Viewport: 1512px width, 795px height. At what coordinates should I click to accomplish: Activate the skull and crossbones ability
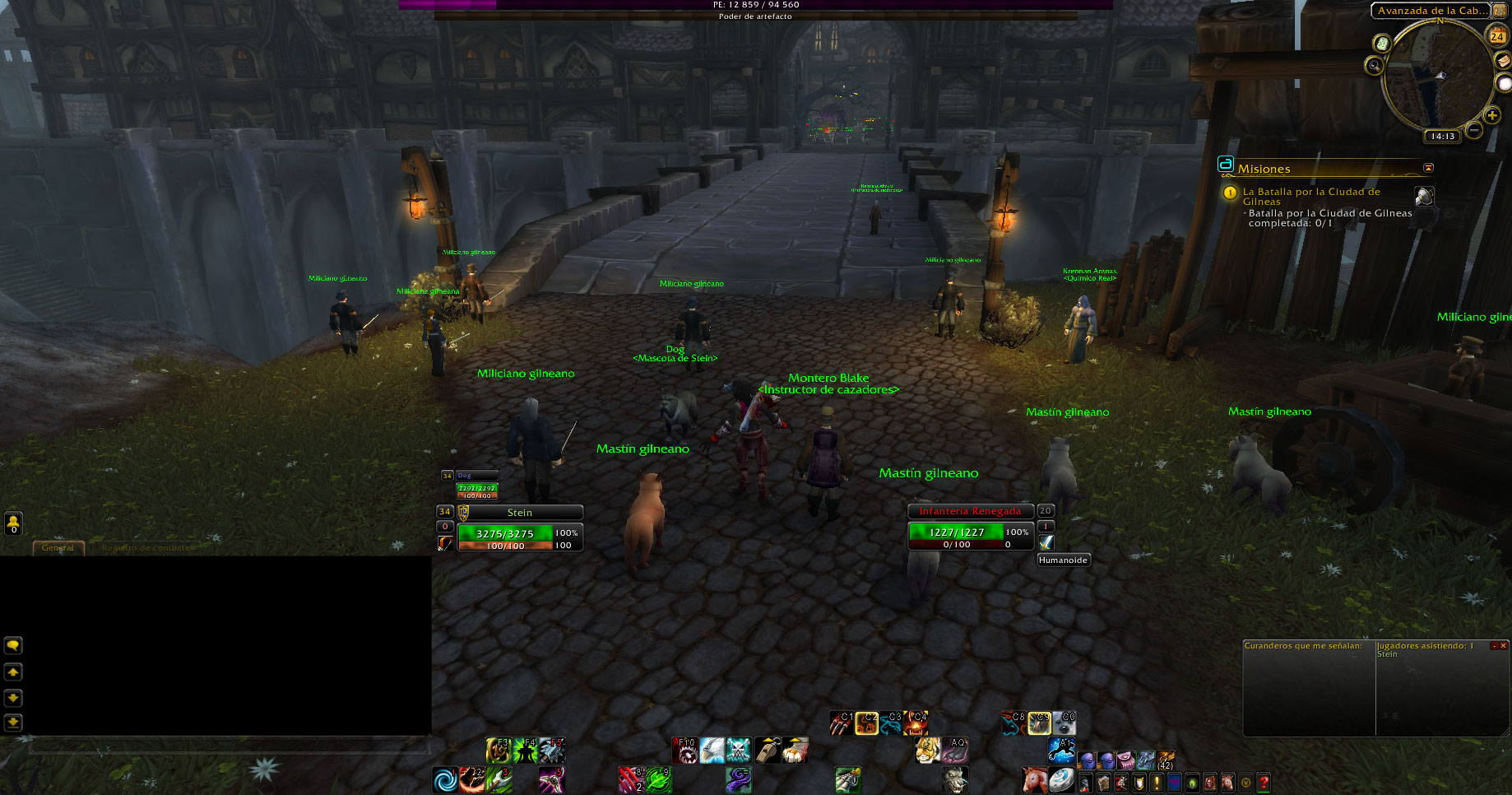[739, 750]
